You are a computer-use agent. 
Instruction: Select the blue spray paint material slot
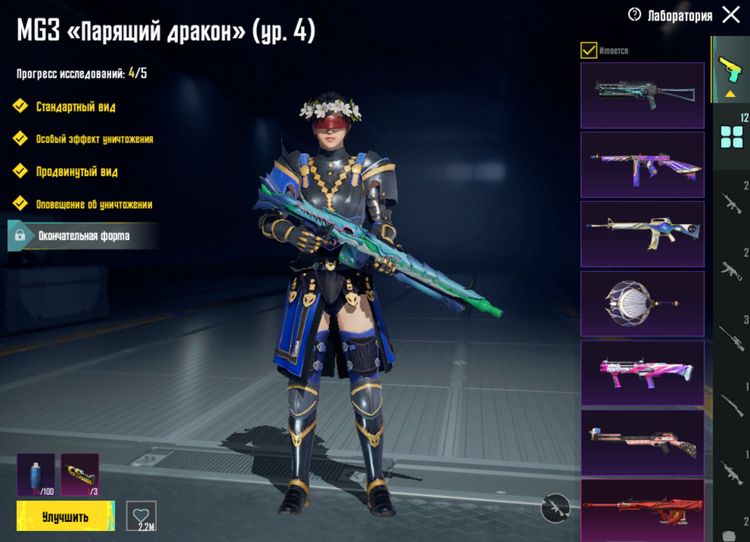tap(36, 474)
